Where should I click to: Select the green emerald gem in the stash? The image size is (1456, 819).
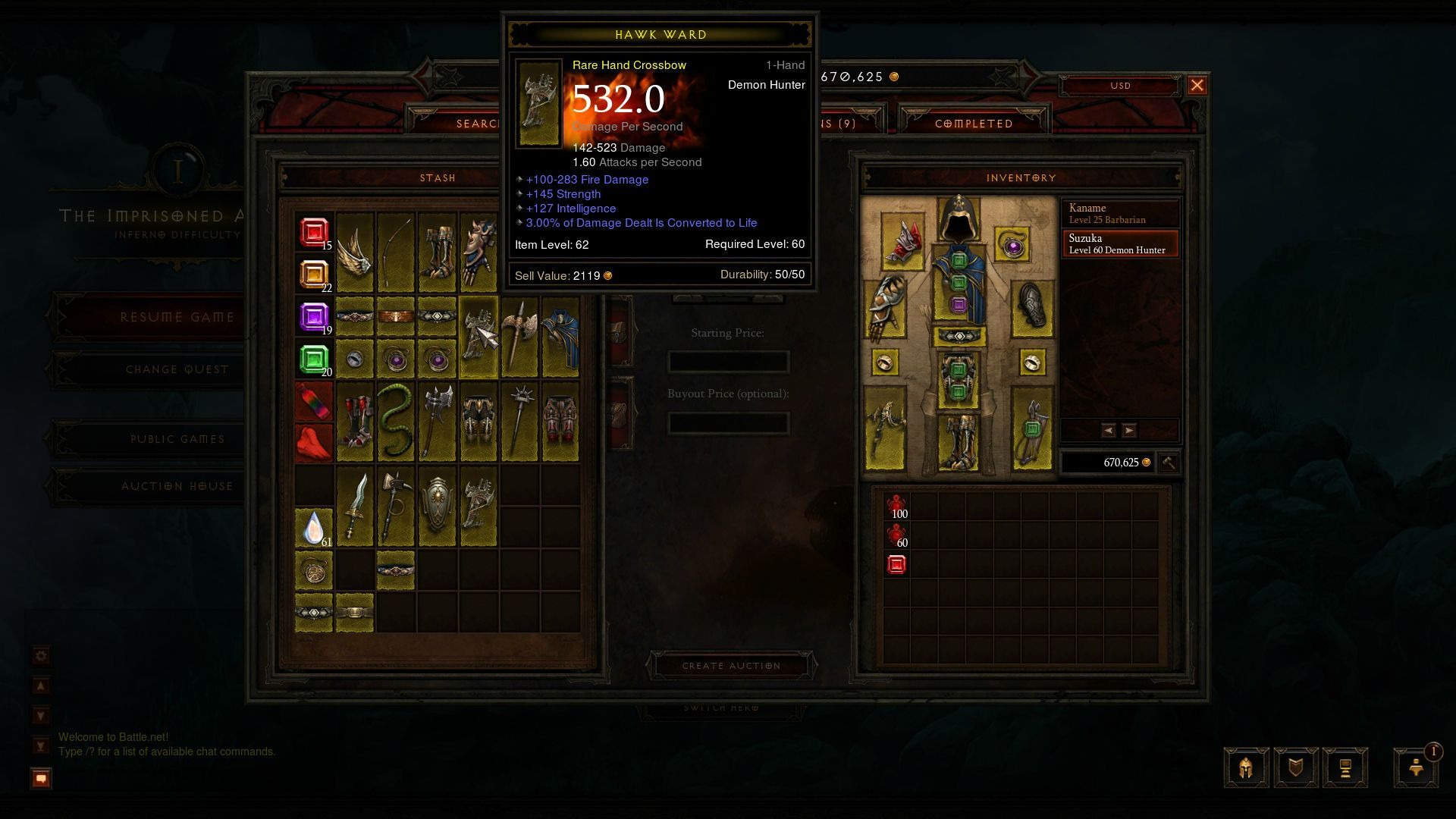(x=313, y=356)
